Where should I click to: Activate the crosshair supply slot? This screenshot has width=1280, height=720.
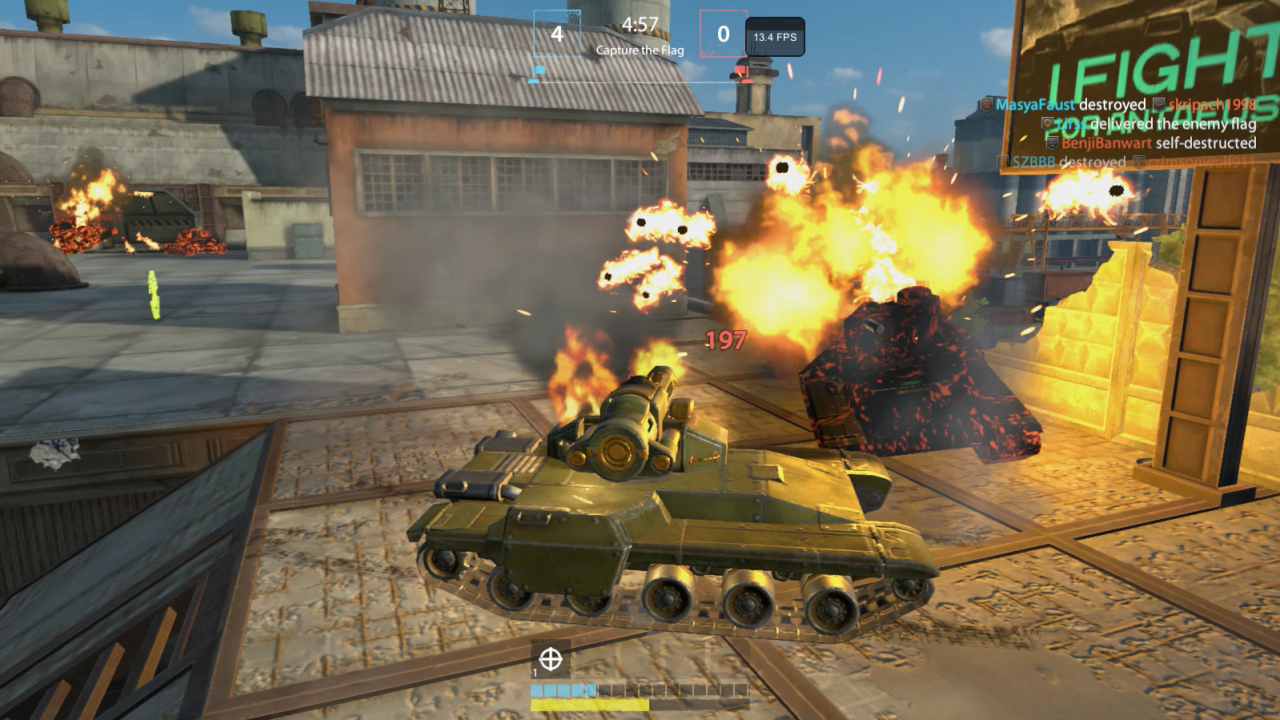coord(550,659)
